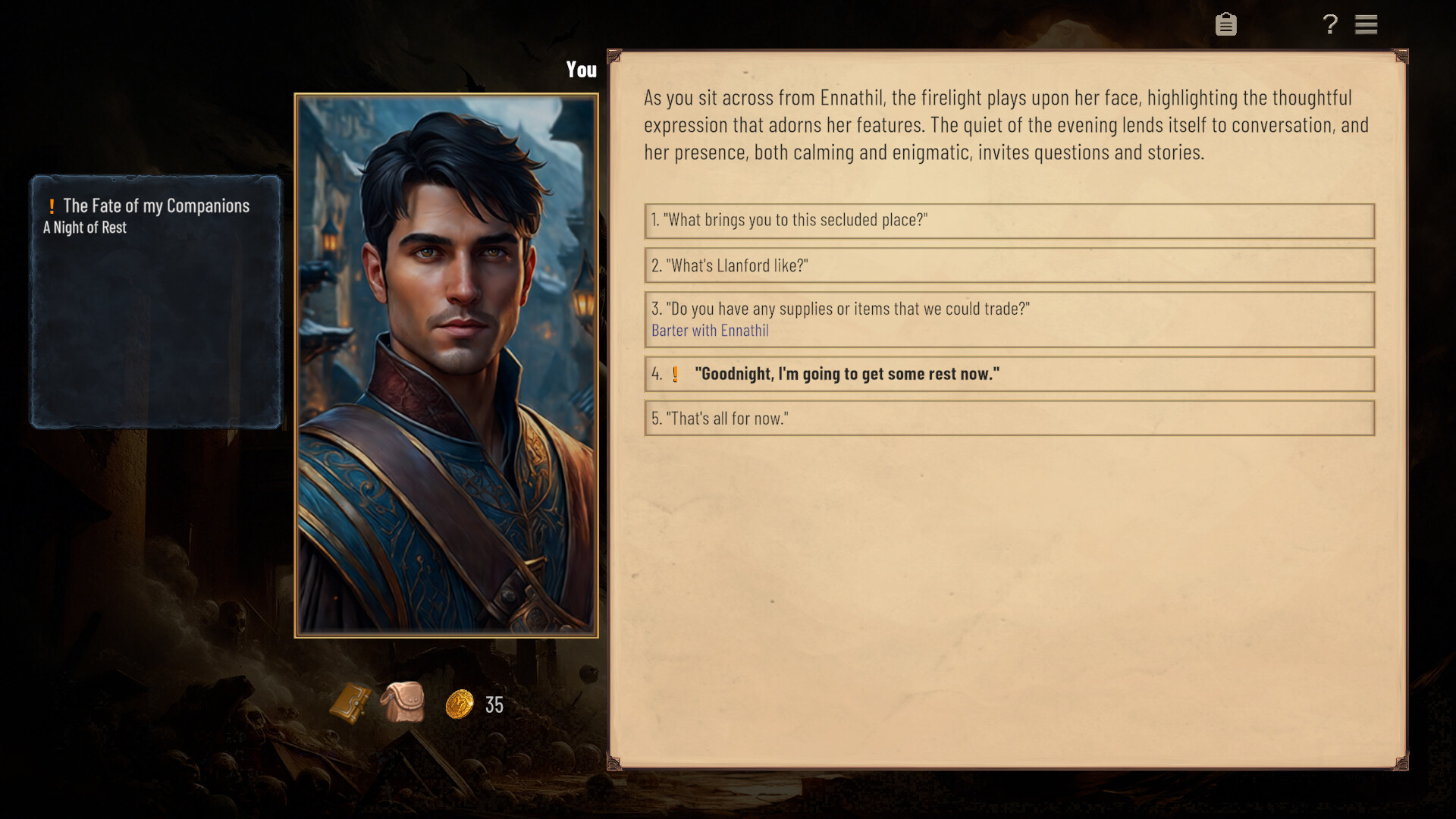Open the help question mark icon
Screen dimensions: 1456x819
pyautogui.click(x=1329, y=24)
